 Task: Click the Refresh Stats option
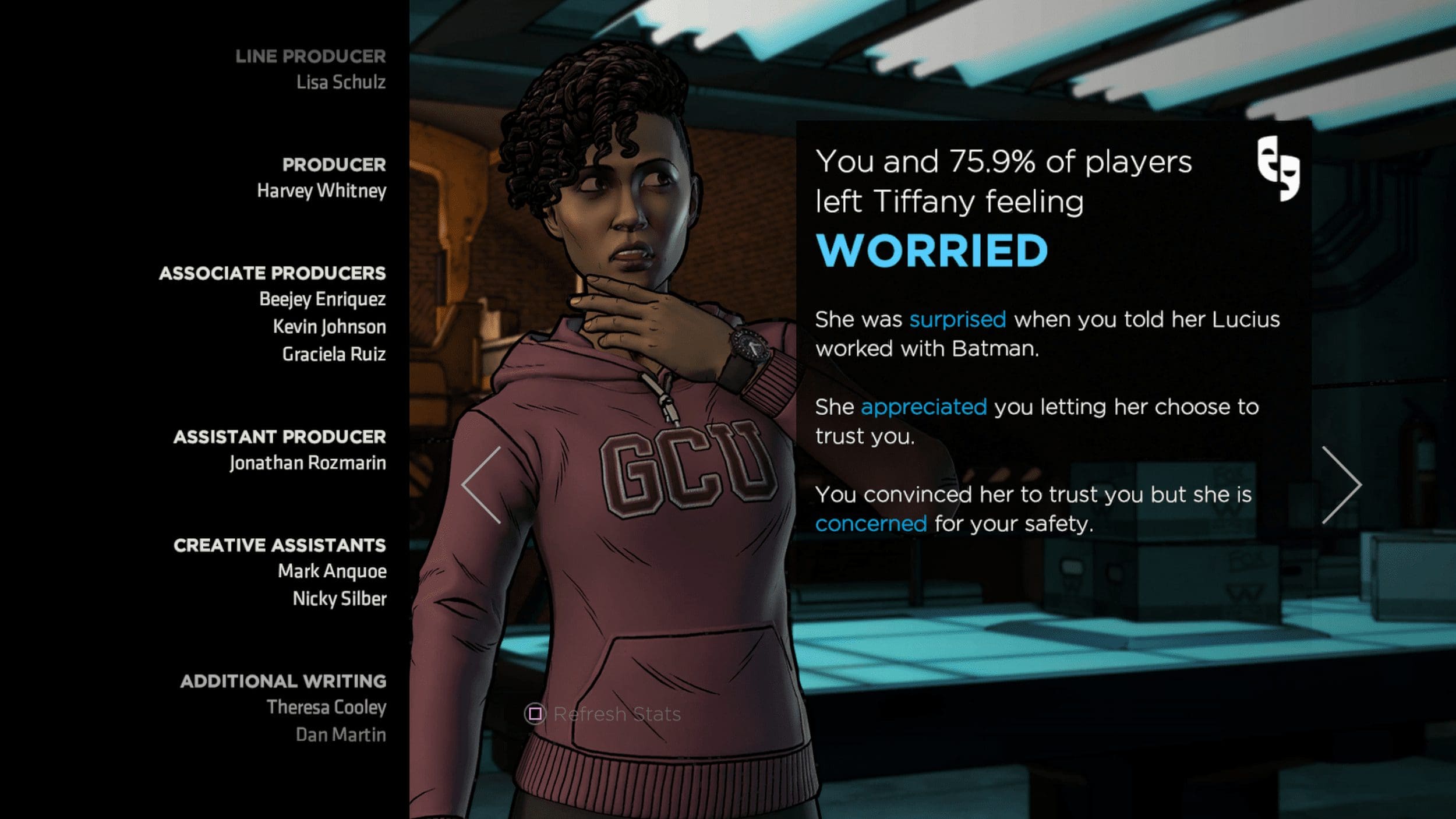coord(603,714)
